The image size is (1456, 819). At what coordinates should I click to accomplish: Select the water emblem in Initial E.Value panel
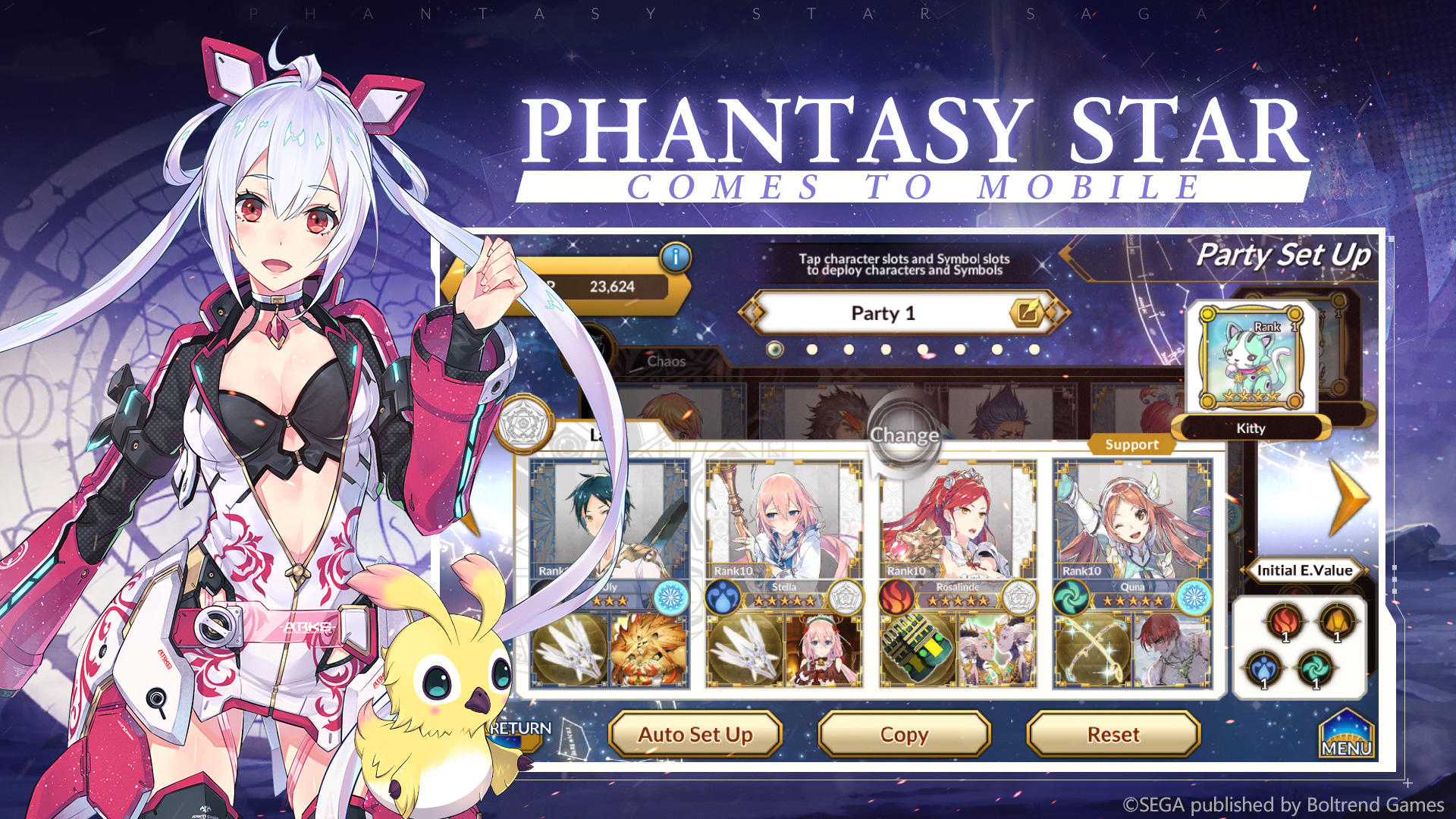click(x=1265, y=667)
